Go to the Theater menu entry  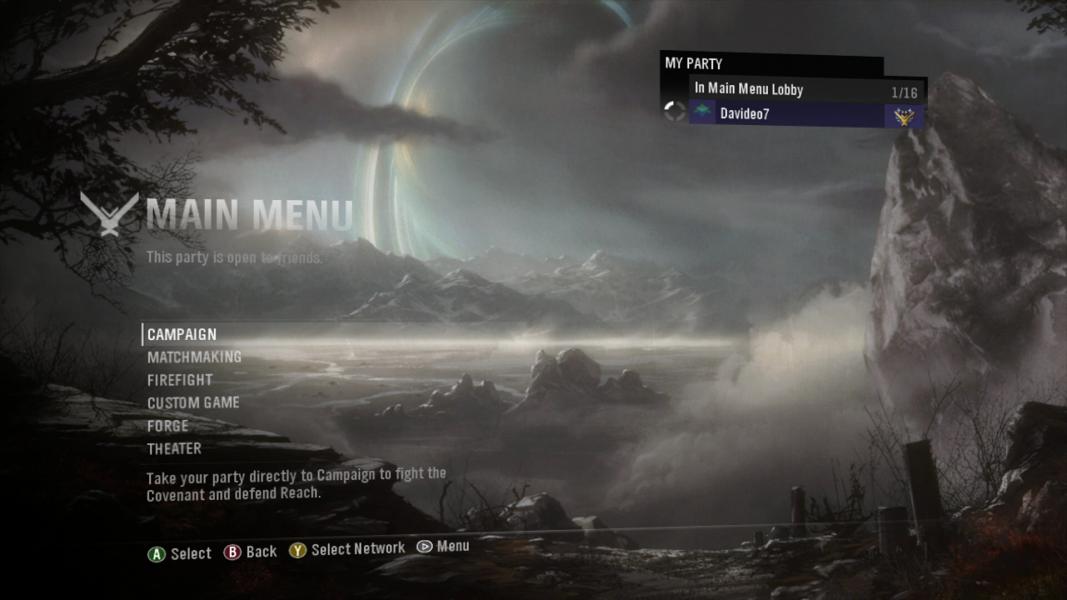tap(174, 449)
